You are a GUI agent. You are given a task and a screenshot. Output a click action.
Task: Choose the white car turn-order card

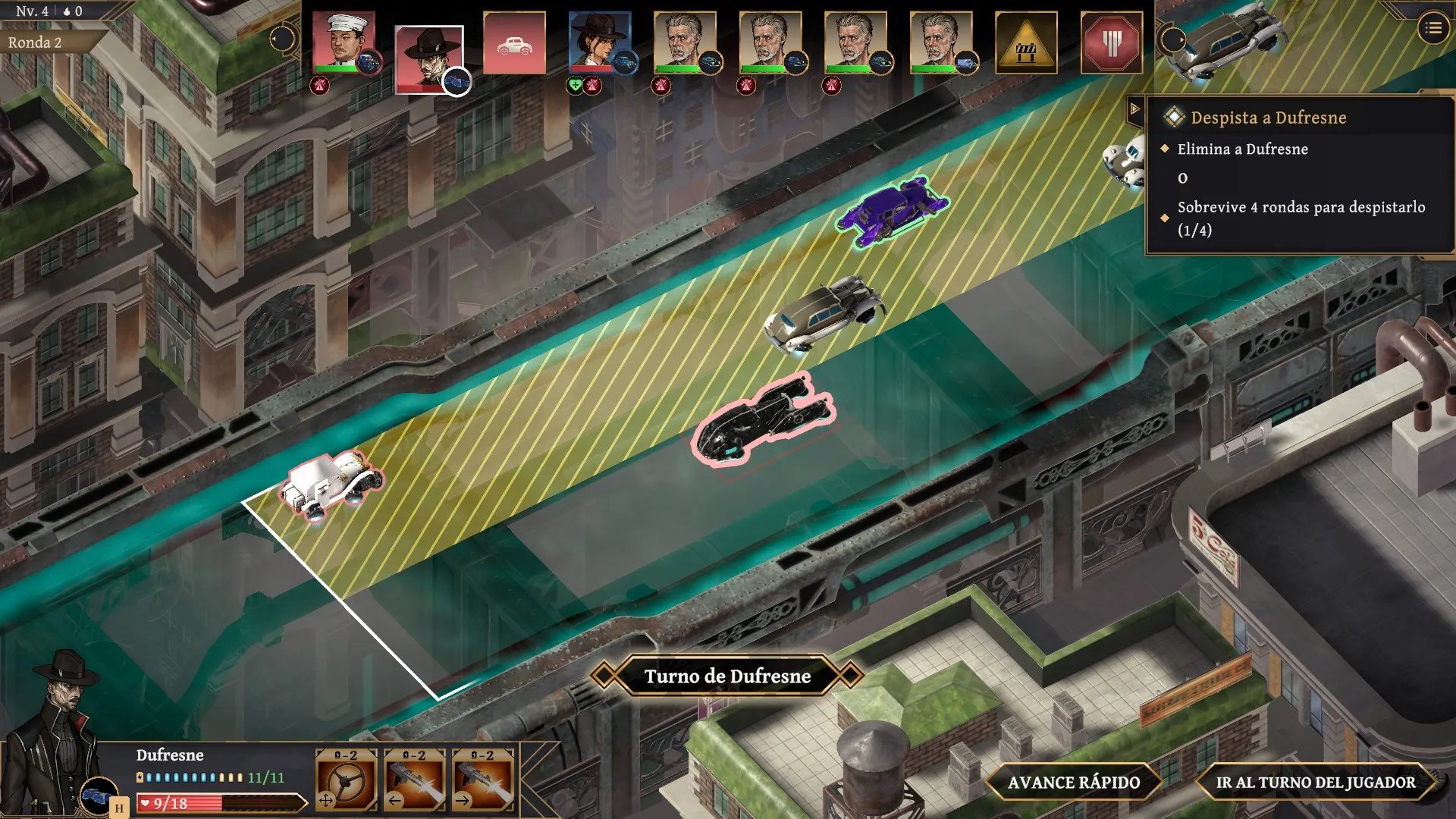pos(514,43)
